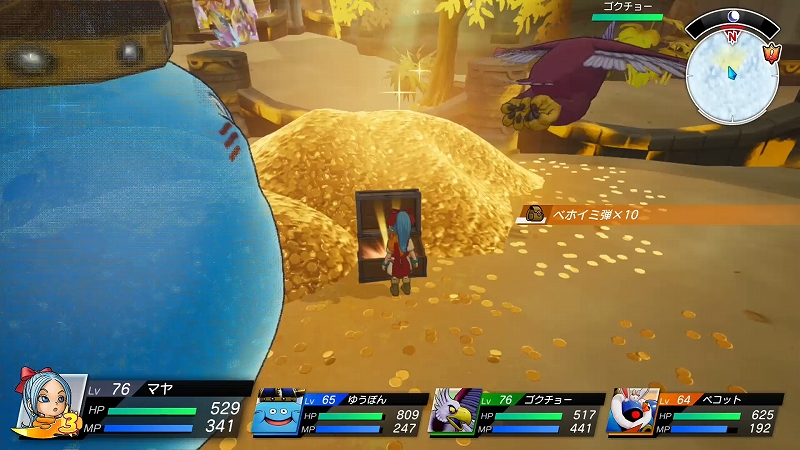Open the circular minimap
The width and height of the screenshot is (800, 450).
pyautogui.click(x=733, y=70)
